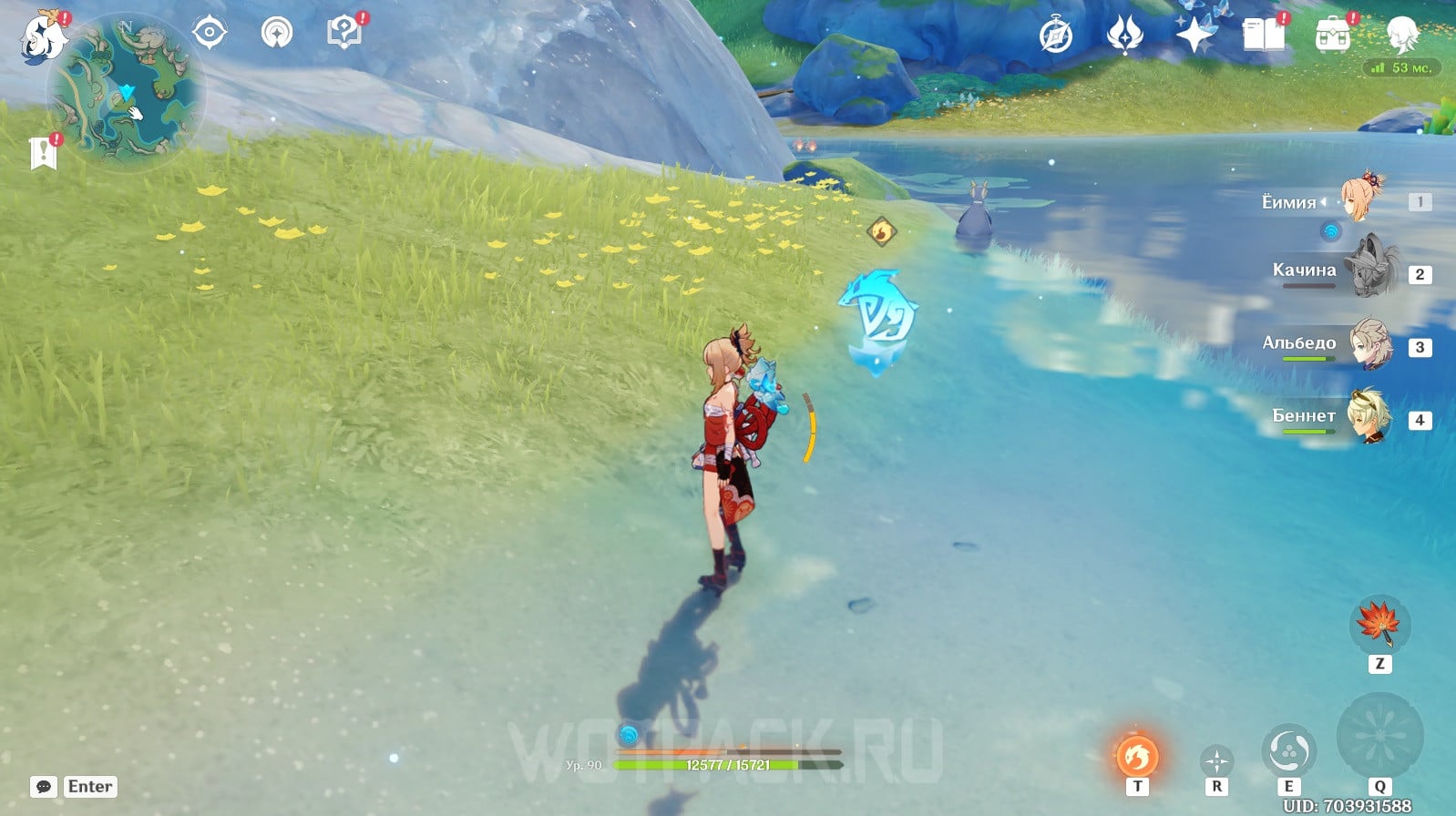
Task: Click the small four-point star action icon
Action: point(1216,760)
